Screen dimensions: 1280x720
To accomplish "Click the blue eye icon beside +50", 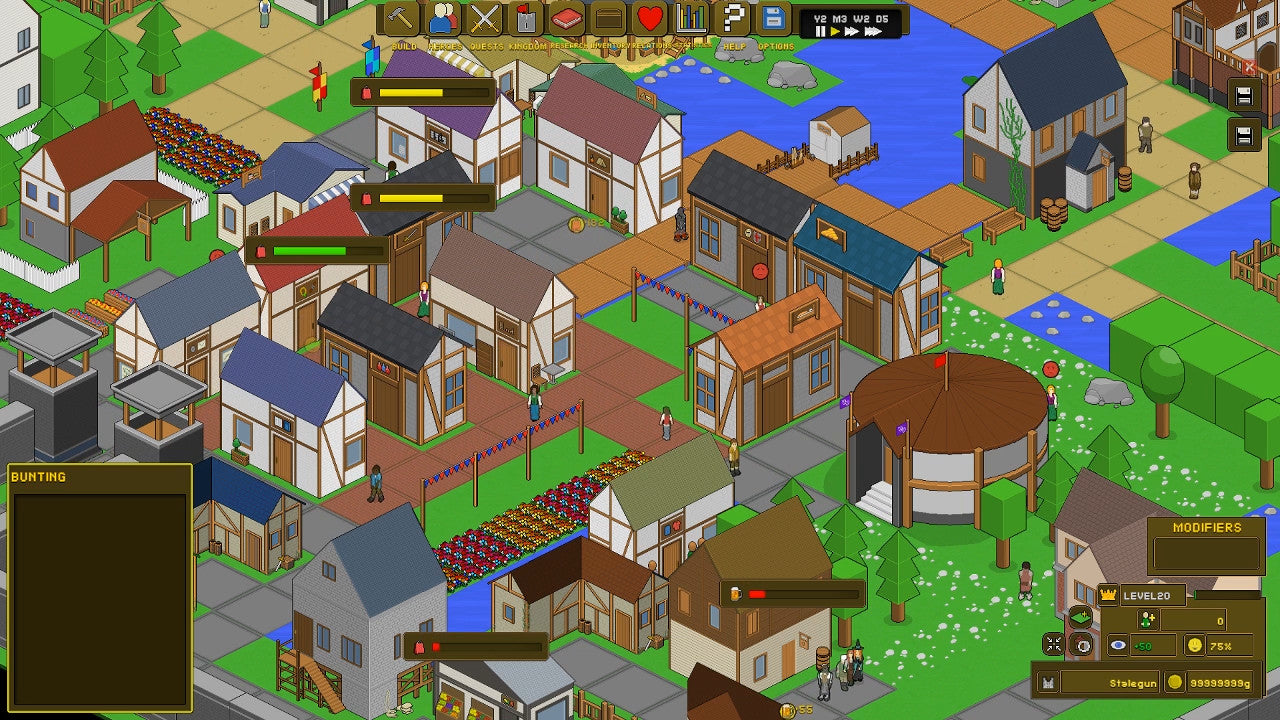I will tap(1117, 645).
